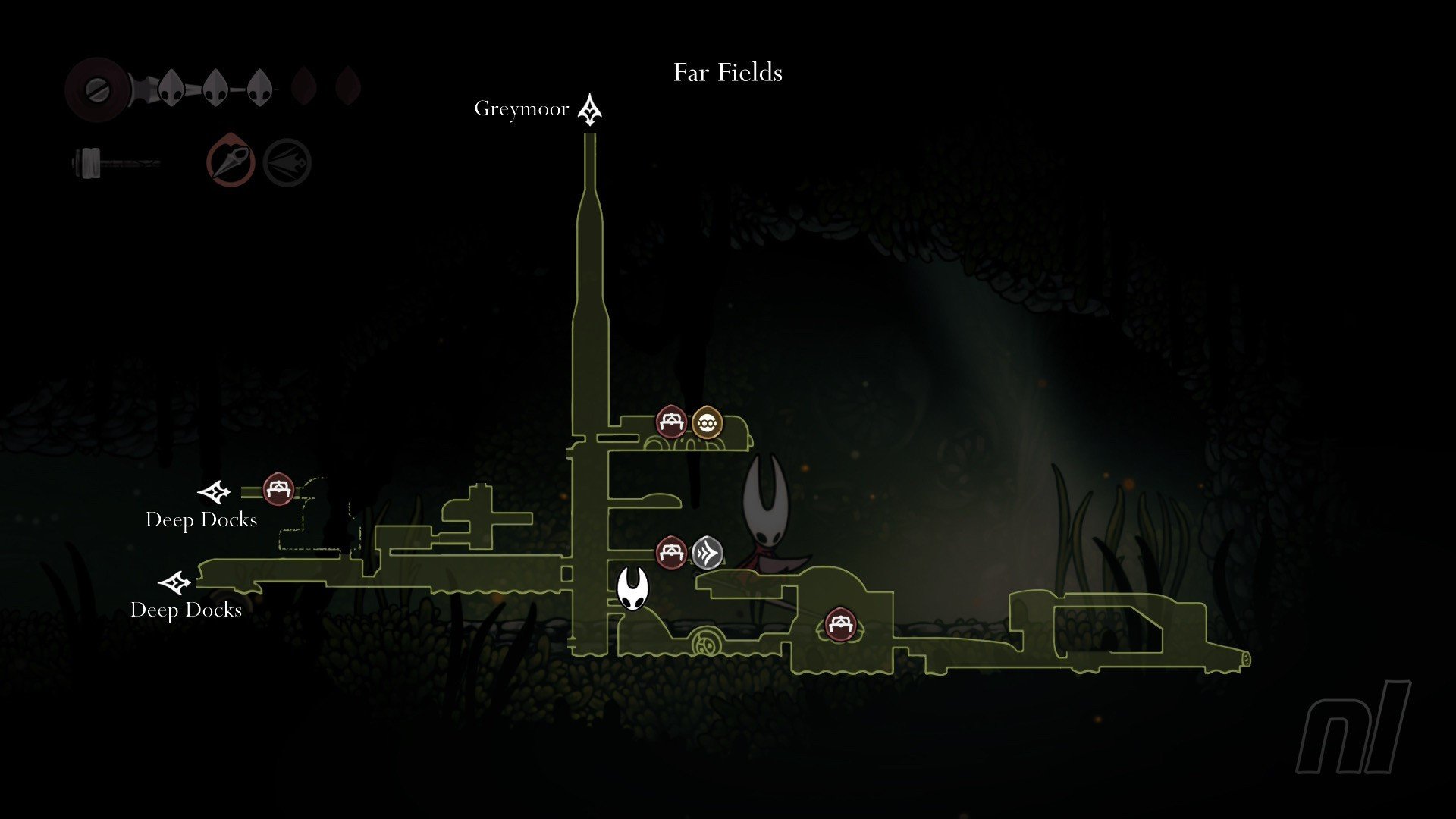Click the Deep Docks exit arrow beside the bench
The width and height of the screenshot is (1456, 819).
pyautogui.click(x=215, y=493)
